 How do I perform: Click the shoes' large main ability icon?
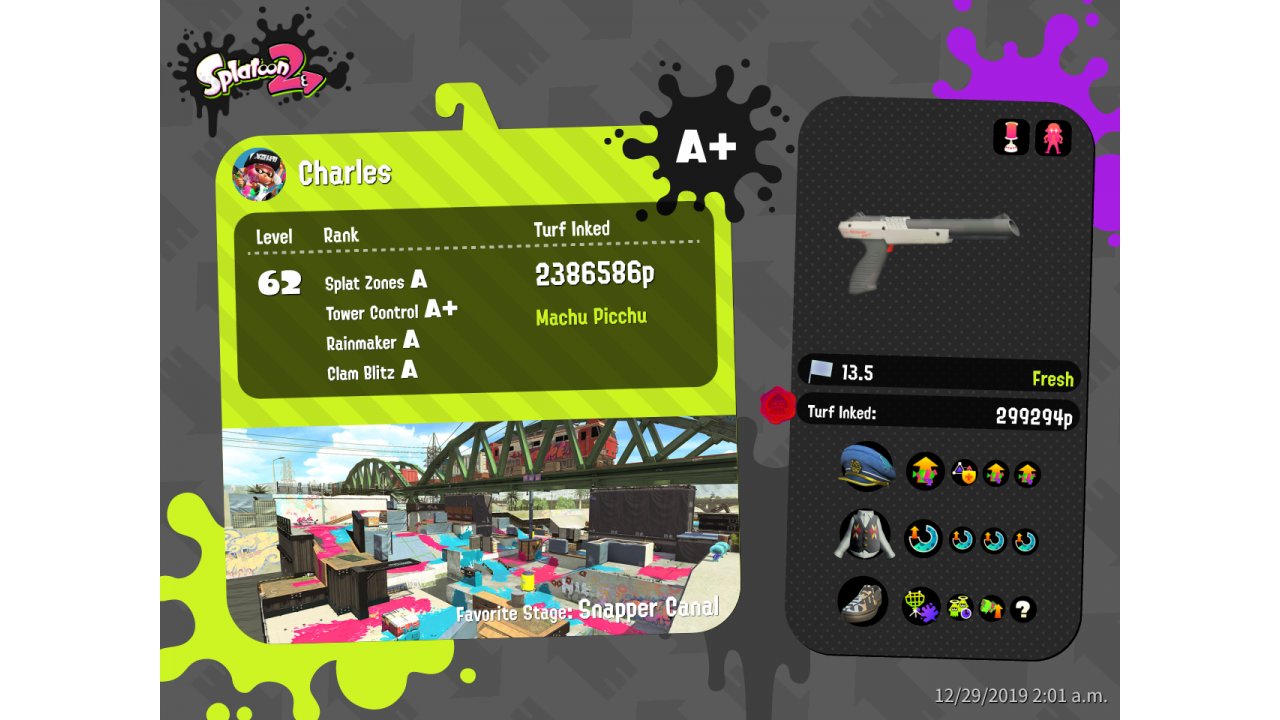pos(920,605)
